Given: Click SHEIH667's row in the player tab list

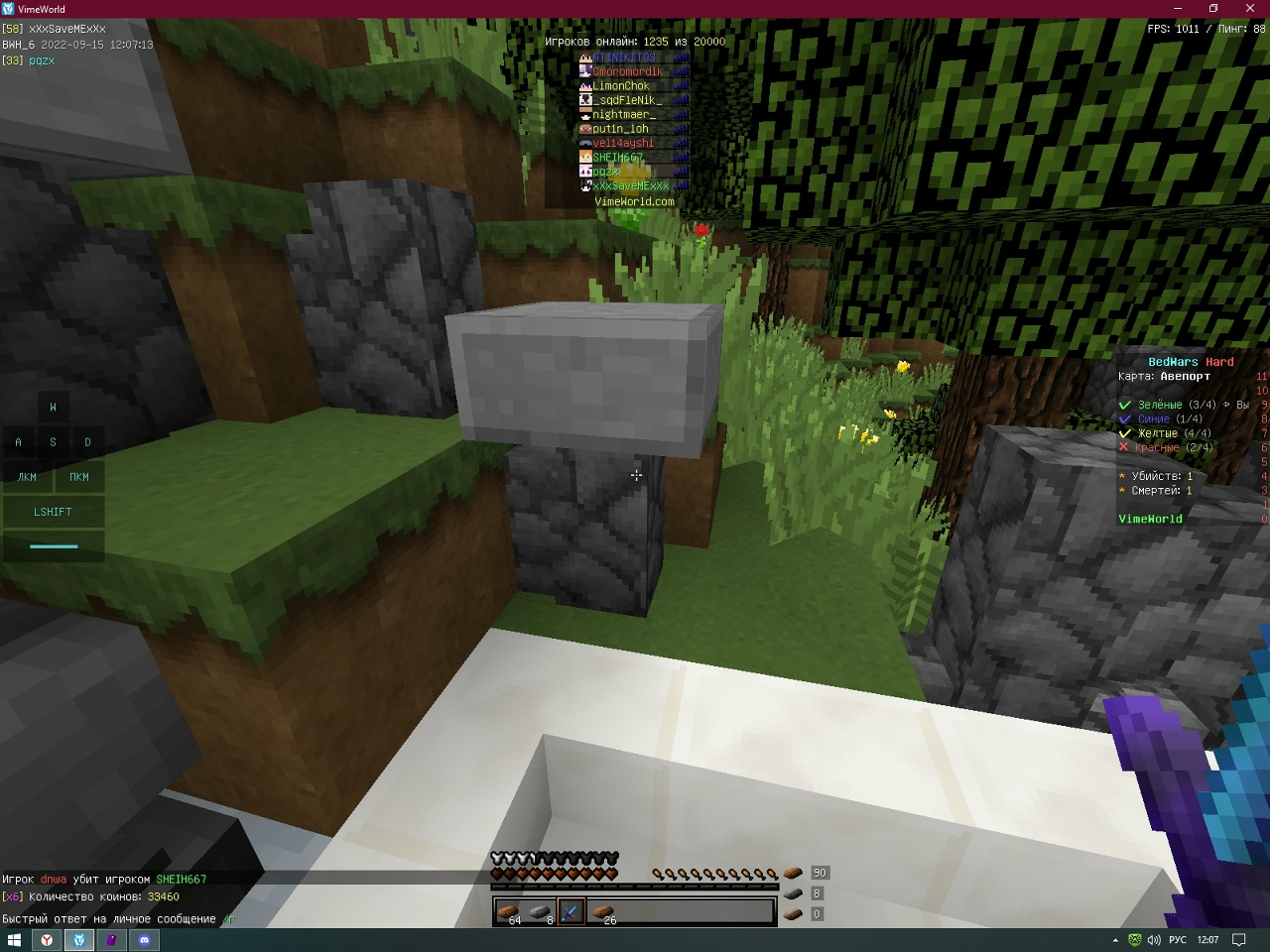Looking at the screenshot, I should (x=620, y=156).
